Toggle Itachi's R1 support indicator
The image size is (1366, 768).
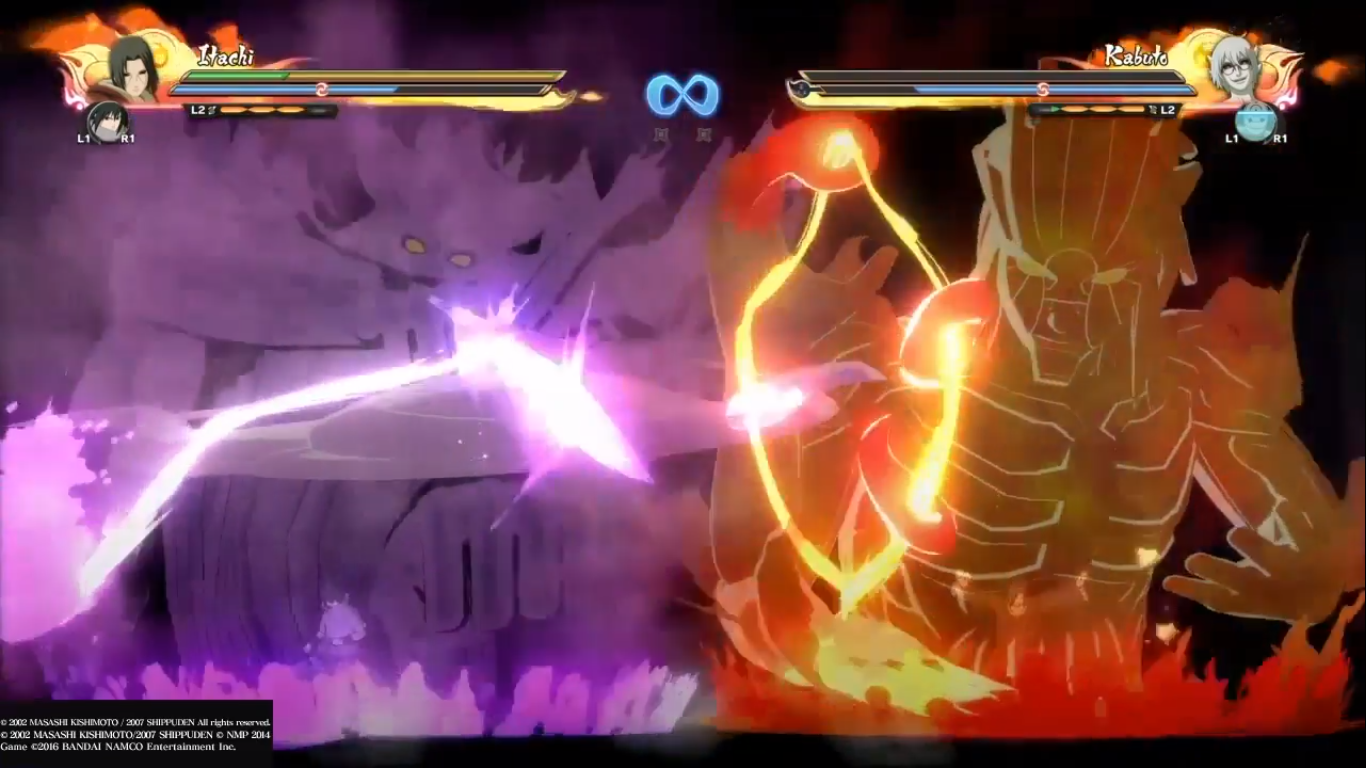tap(126, 137)
